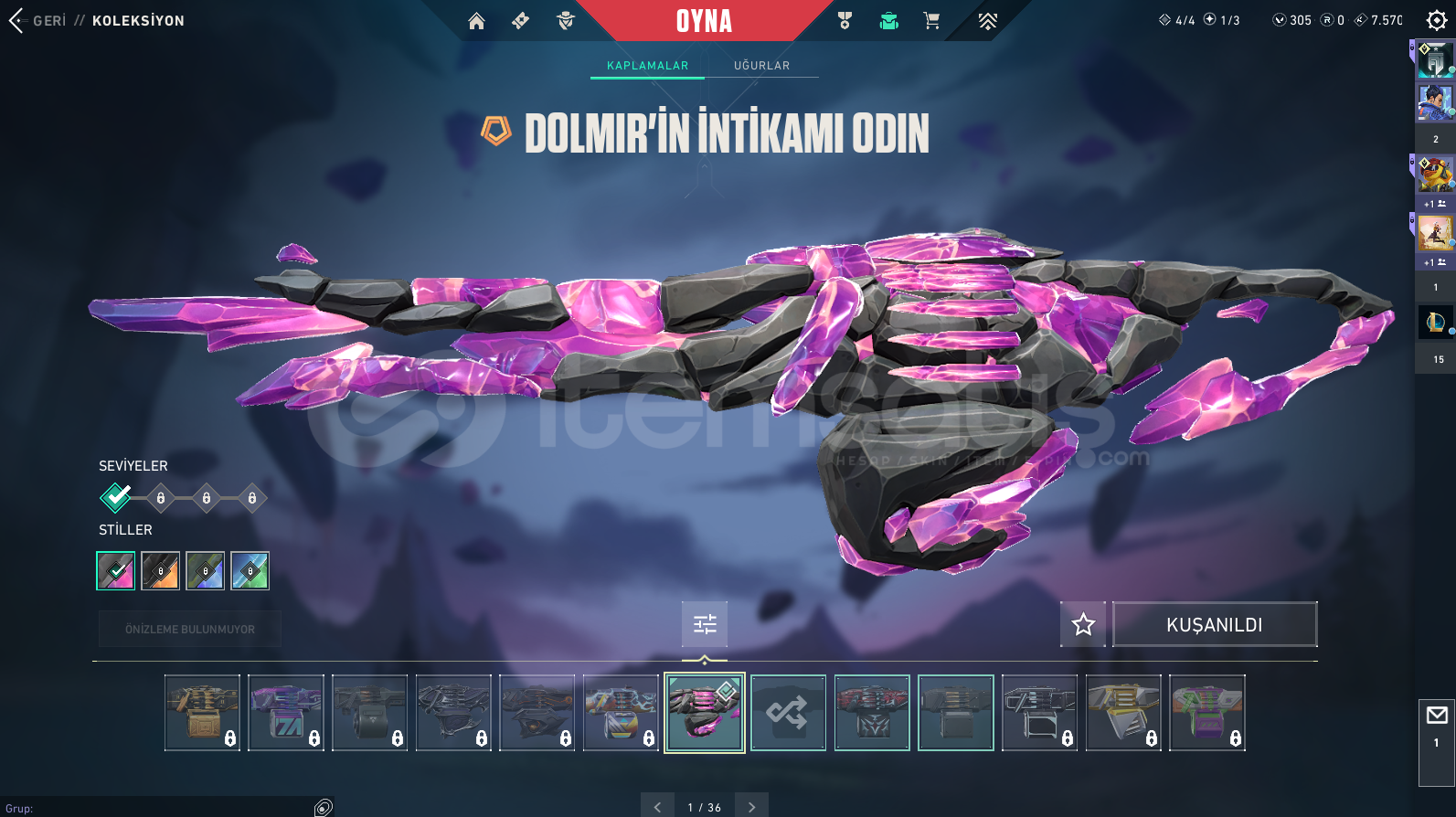The width and height of the screenshot is (1456, 817).
Task: Open the skin filter sliders button
Action: click(705, 624)
